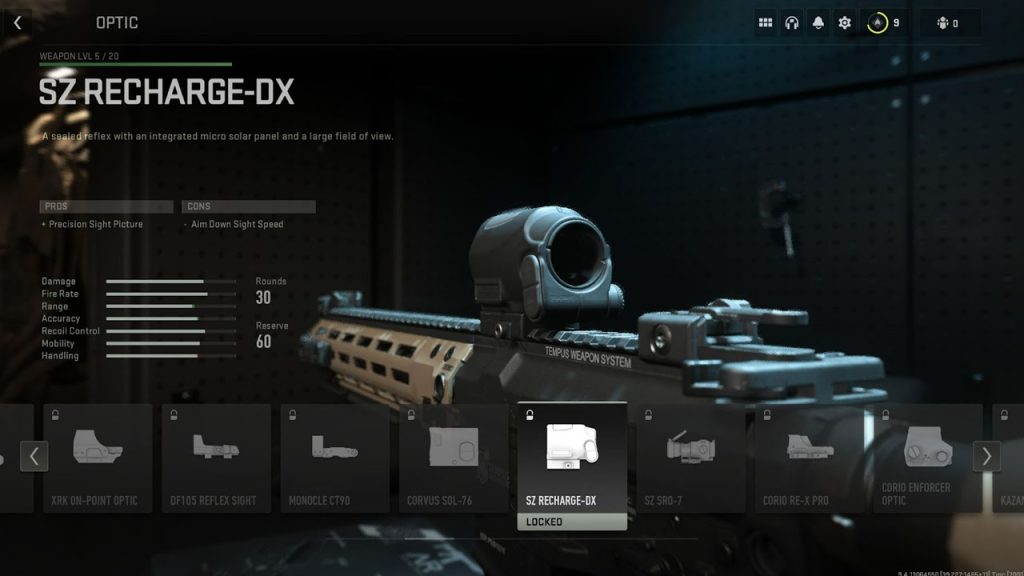The height and width of the screenshot is (576, 1024).
Task: Choose the SZ SRO-7 optic
Action: [691, 458]
